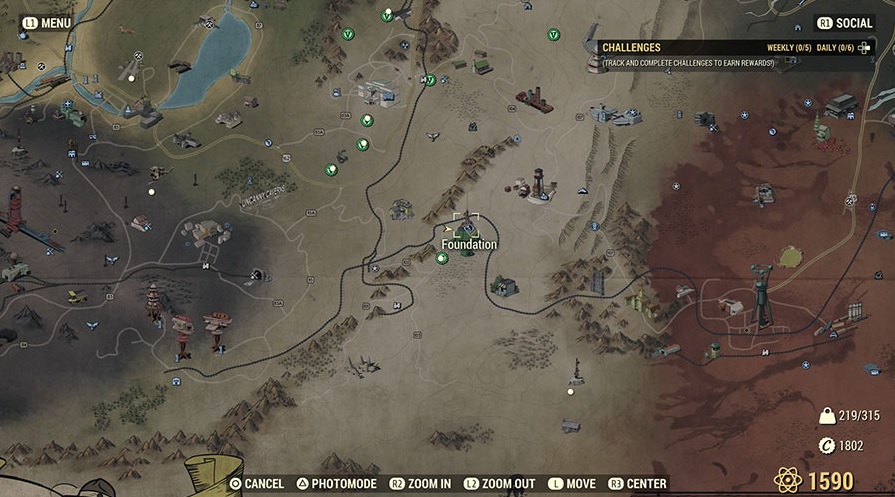Enter Photomode from the map
Viewport: 895px width, 497px height.
coord(337,484)
